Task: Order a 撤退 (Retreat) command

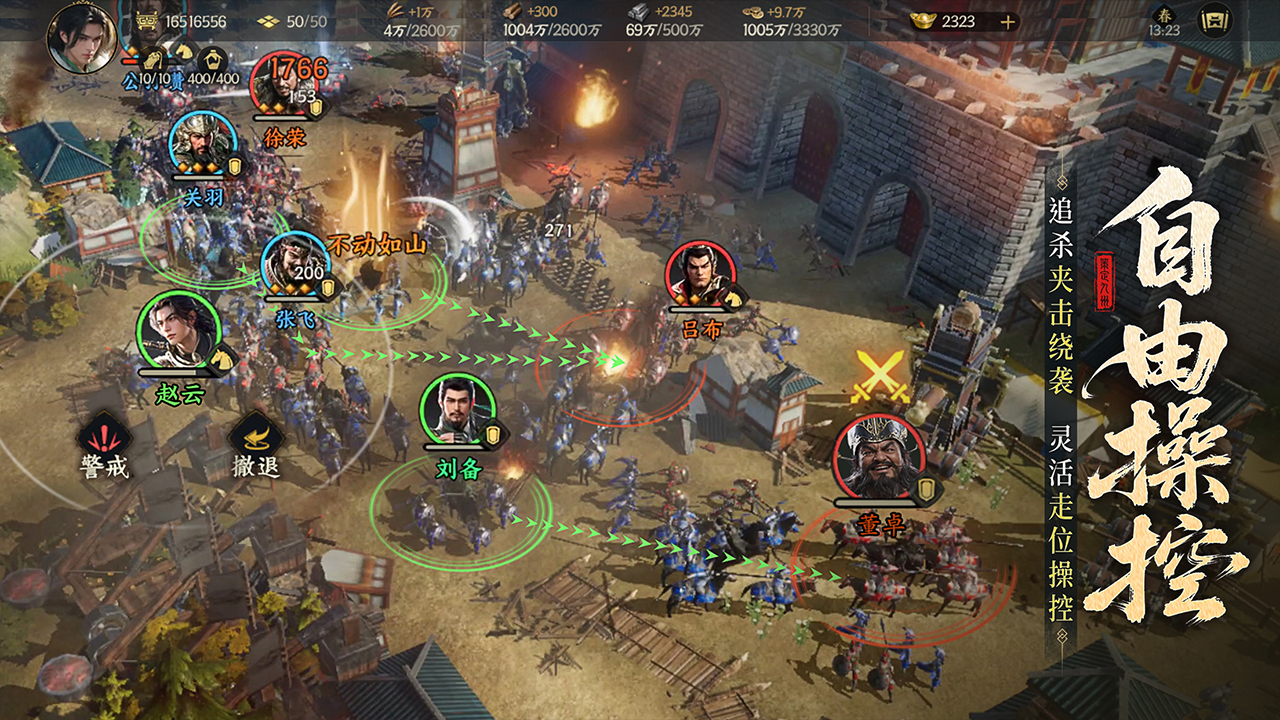Action: (256, 444)
